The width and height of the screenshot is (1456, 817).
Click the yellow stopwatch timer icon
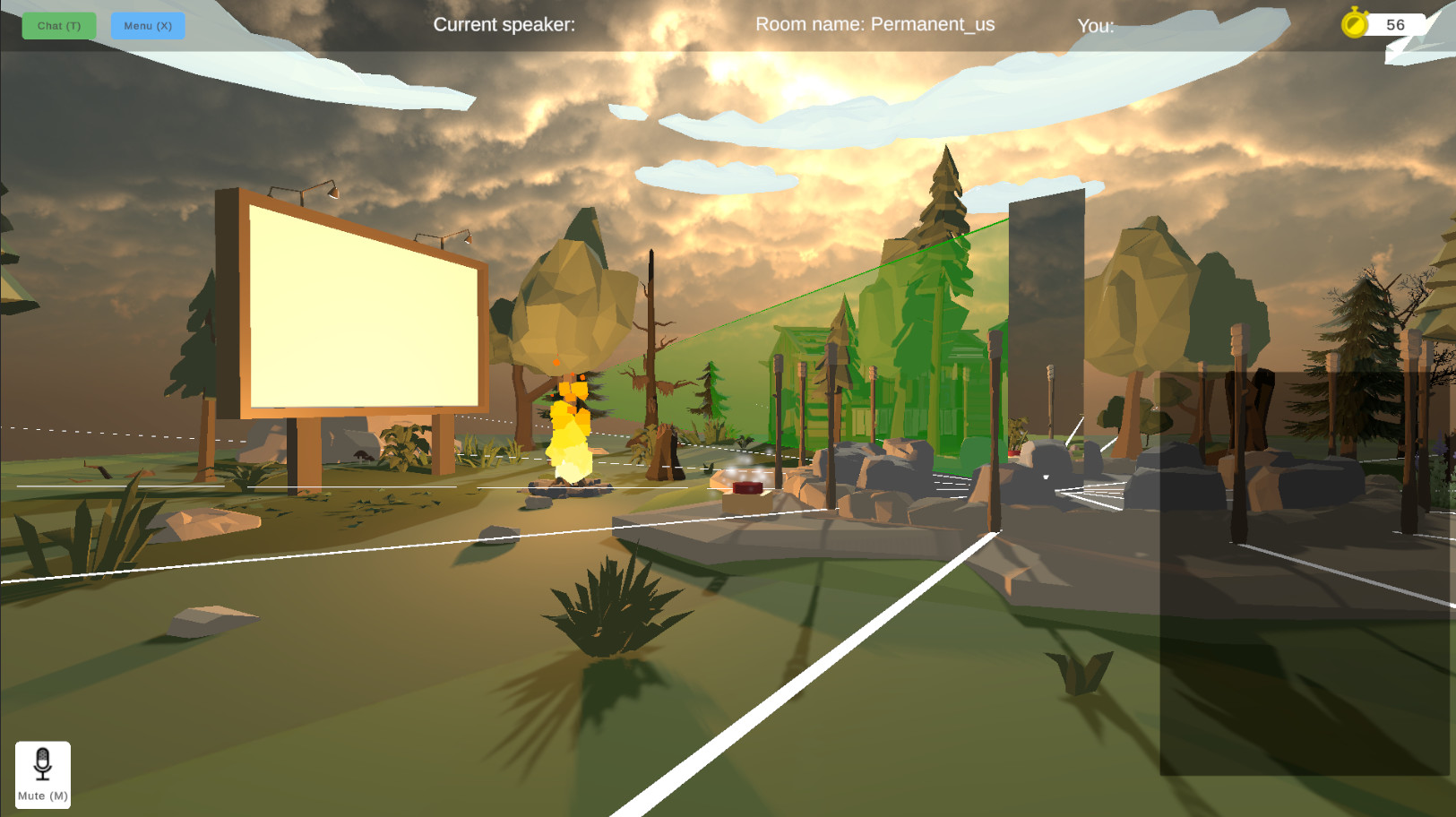pos(1356,24)
